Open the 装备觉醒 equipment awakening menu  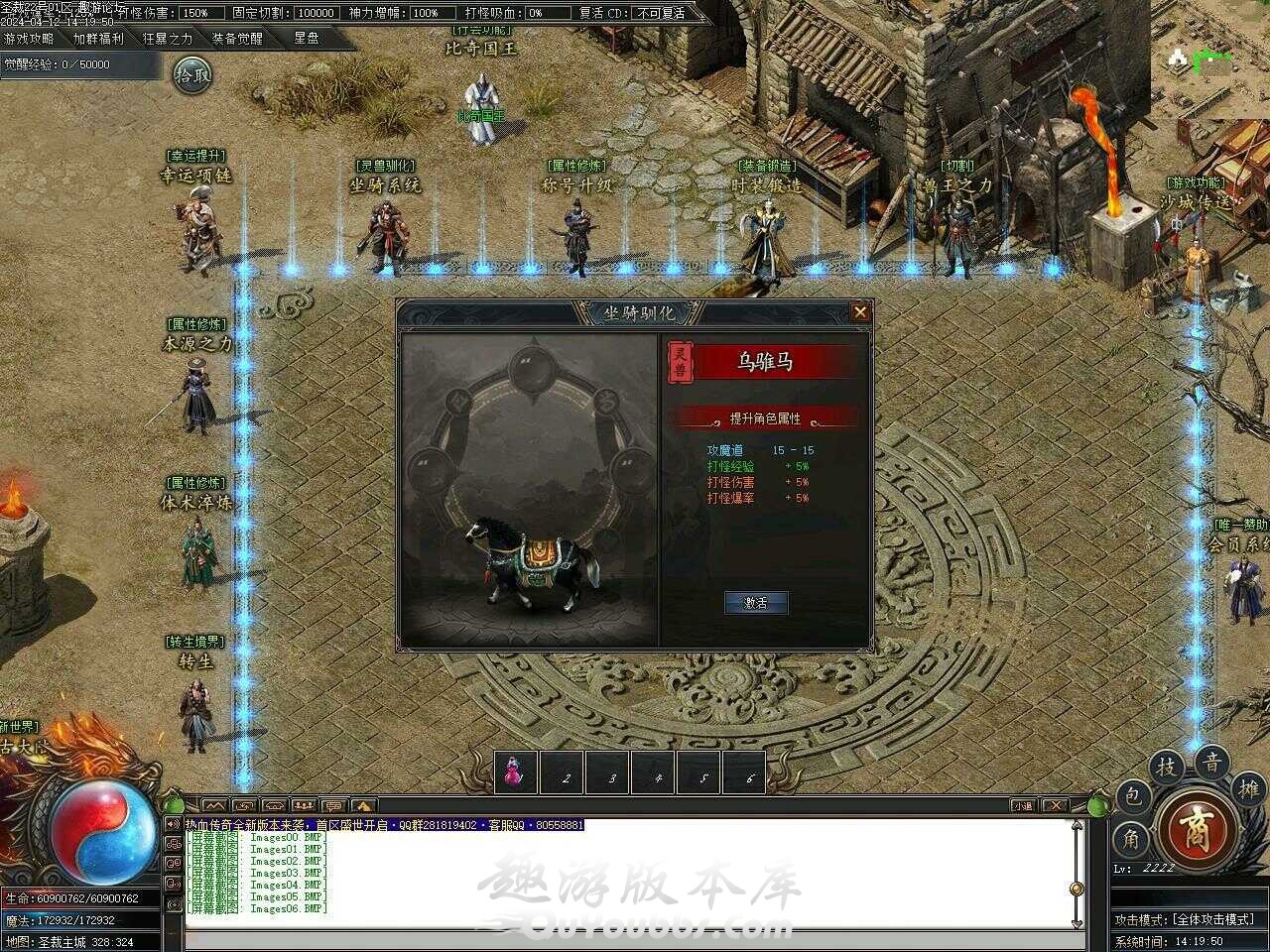point(237,39)
